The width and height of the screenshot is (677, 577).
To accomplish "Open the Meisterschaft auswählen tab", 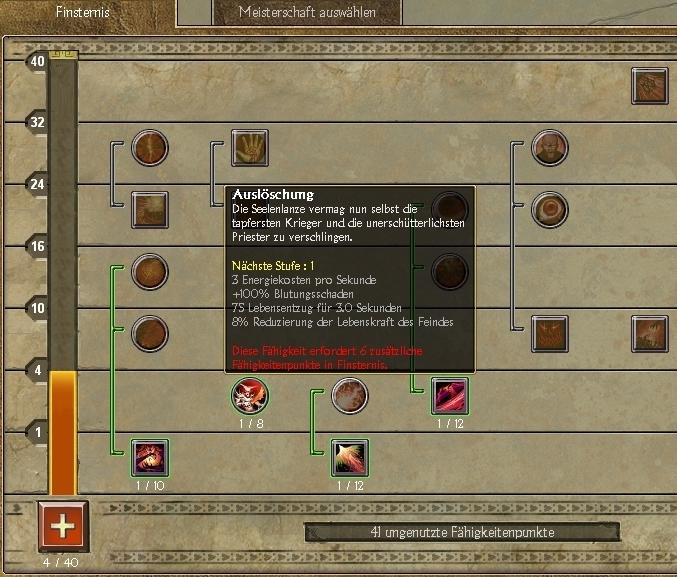I will pos(307,13).
